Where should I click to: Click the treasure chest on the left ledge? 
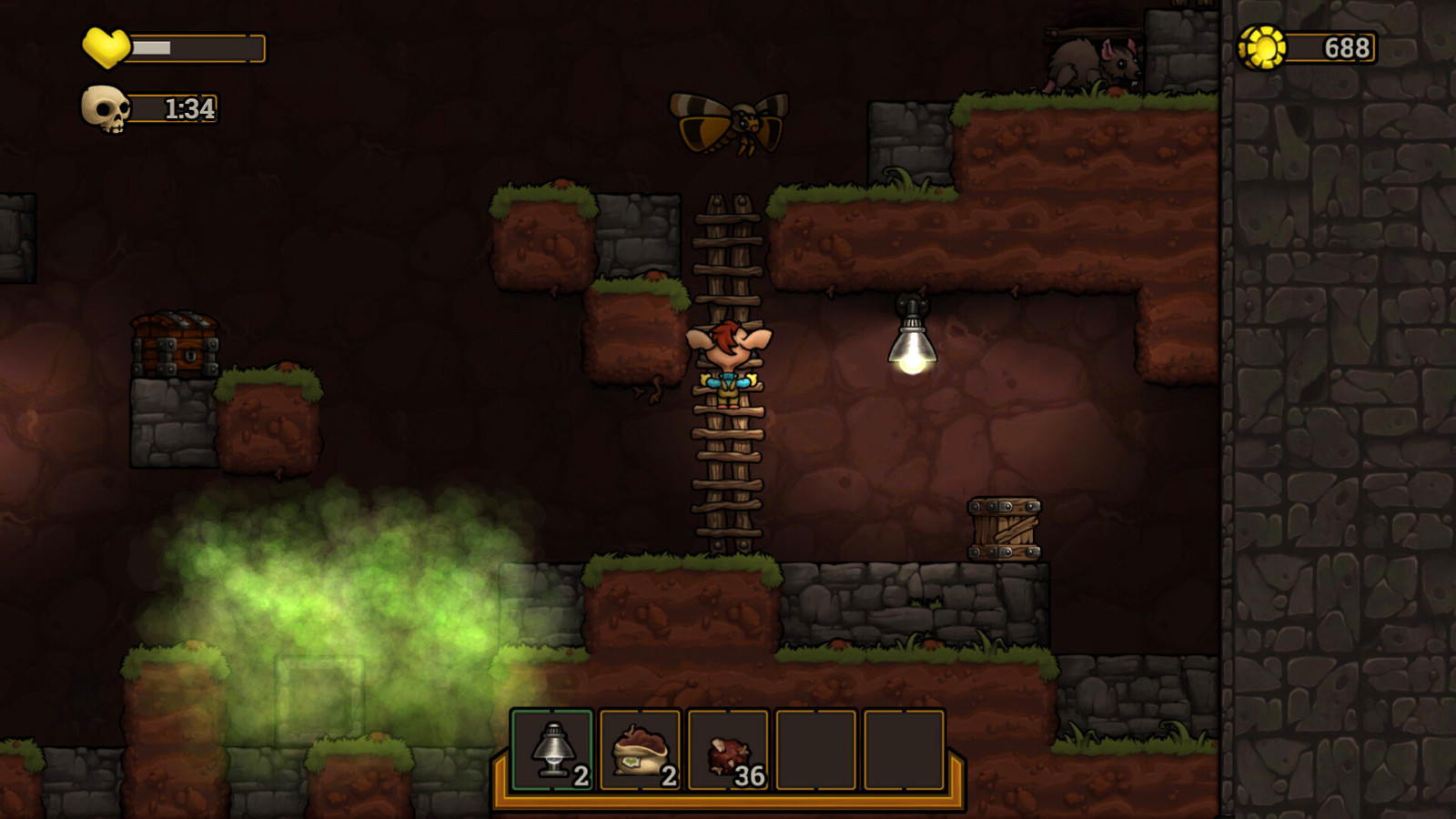[175, 346]
